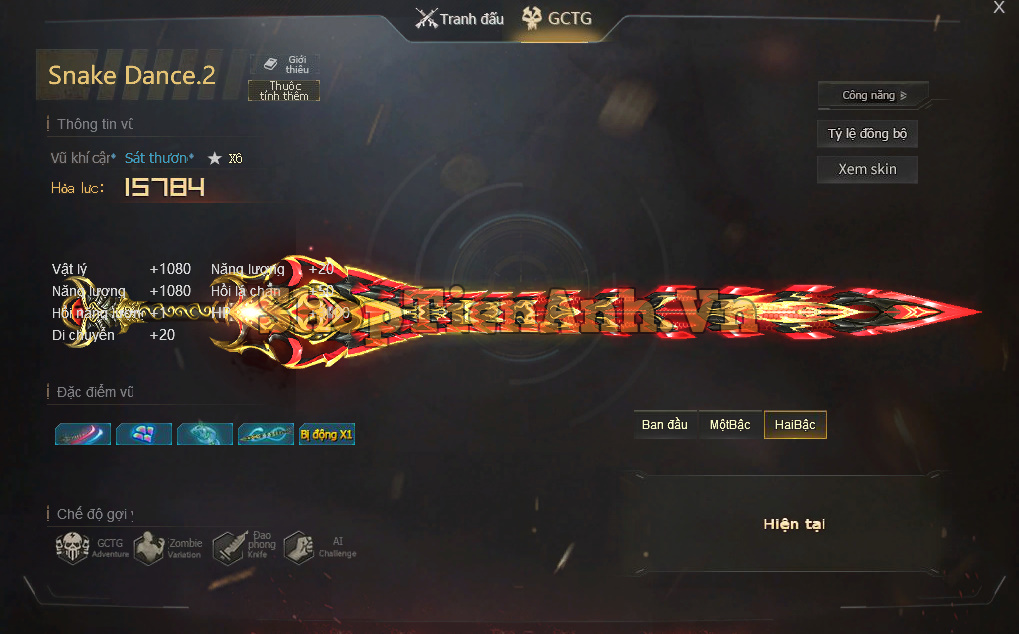Inspect the coiled snake feature icon
Viewport: 1019px width, 634px height.
(205, 434)
